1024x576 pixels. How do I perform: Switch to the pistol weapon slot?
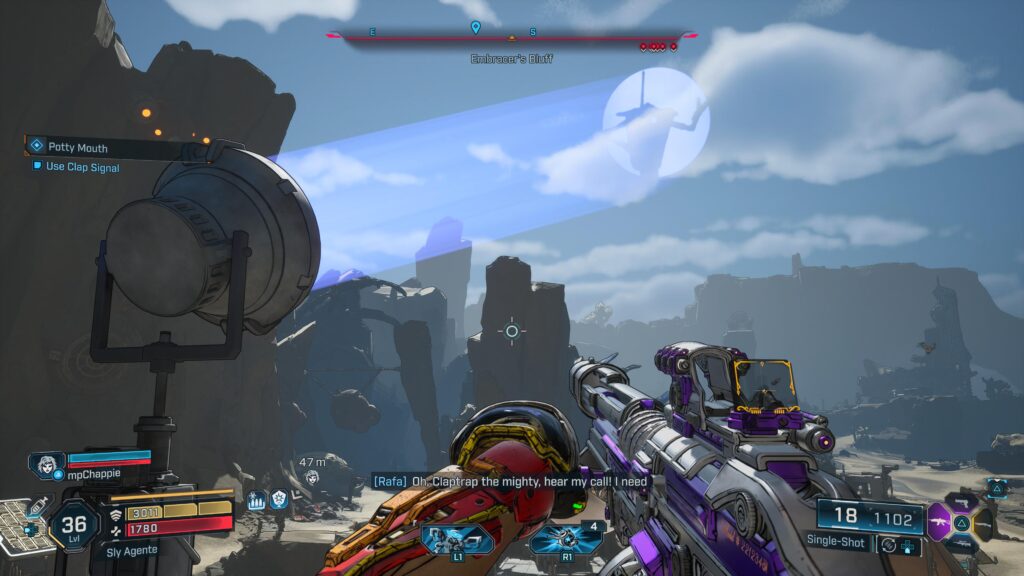963,500
